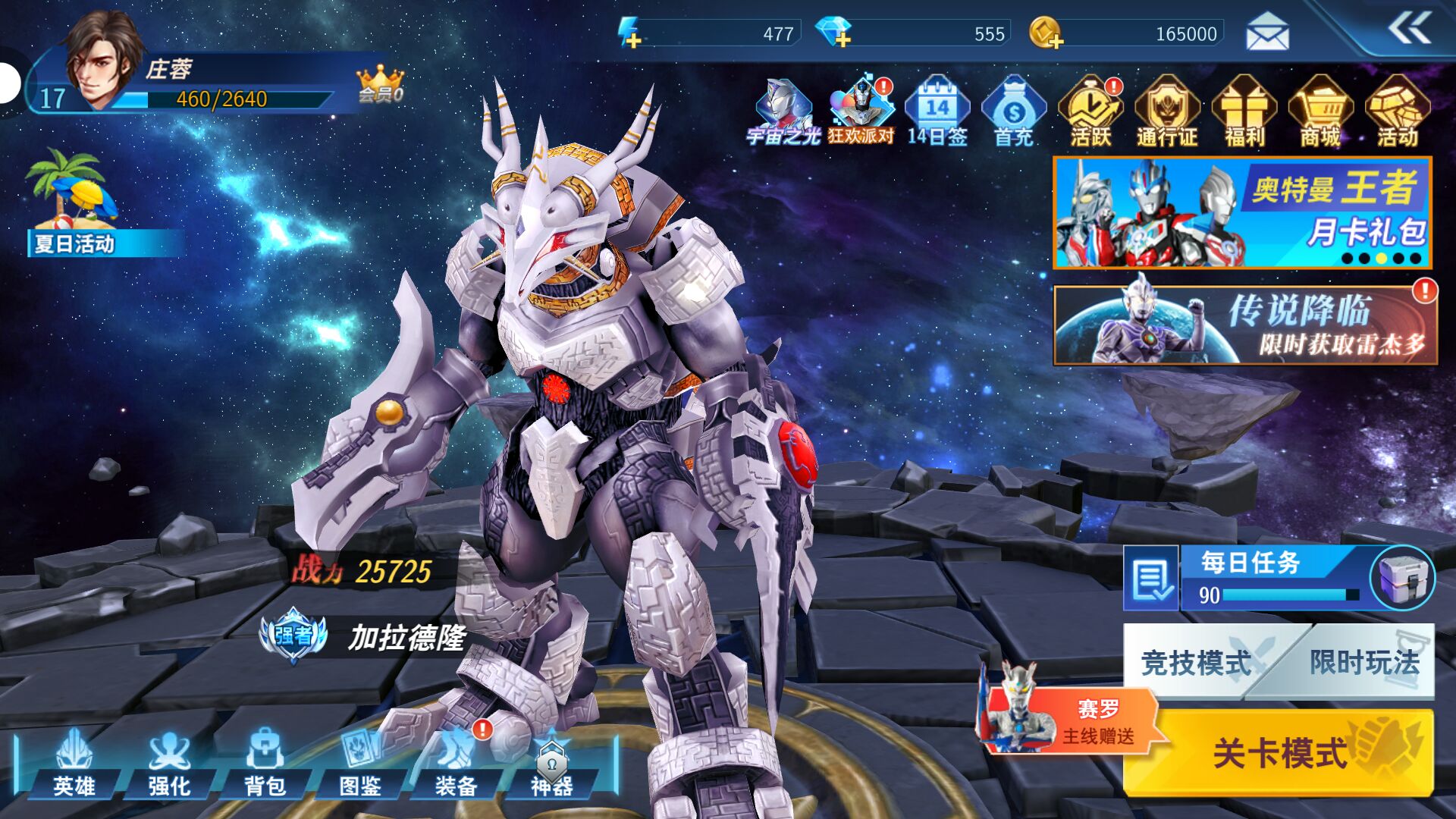The height and width of the screenshot is (819, 1456).
Task: Open the 奥特曼王者 月卡礼包 banner
Action: [x=1242, y=213]
